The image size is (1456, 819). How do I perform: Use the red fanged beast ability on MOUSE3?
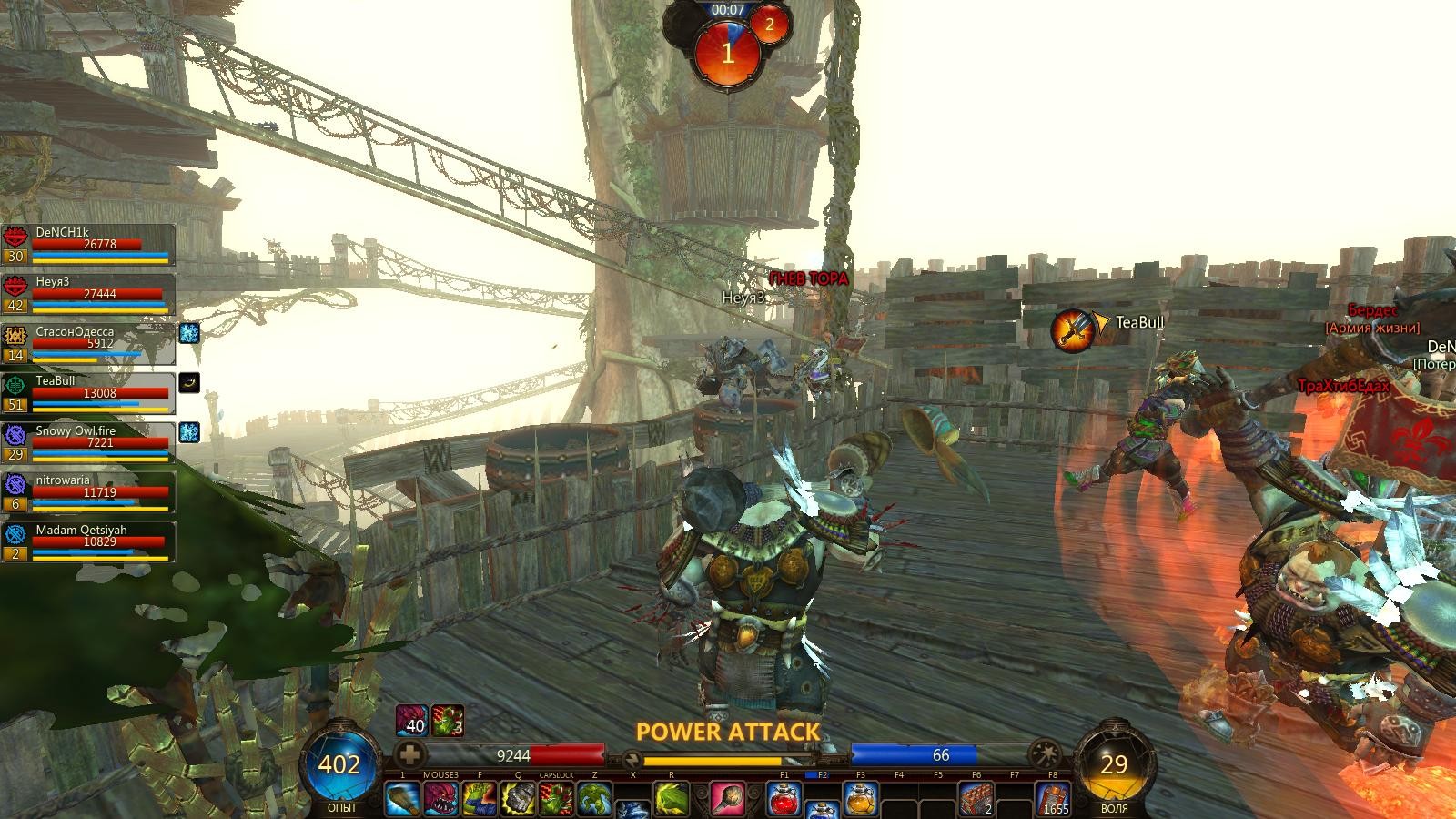click(441, 799)
